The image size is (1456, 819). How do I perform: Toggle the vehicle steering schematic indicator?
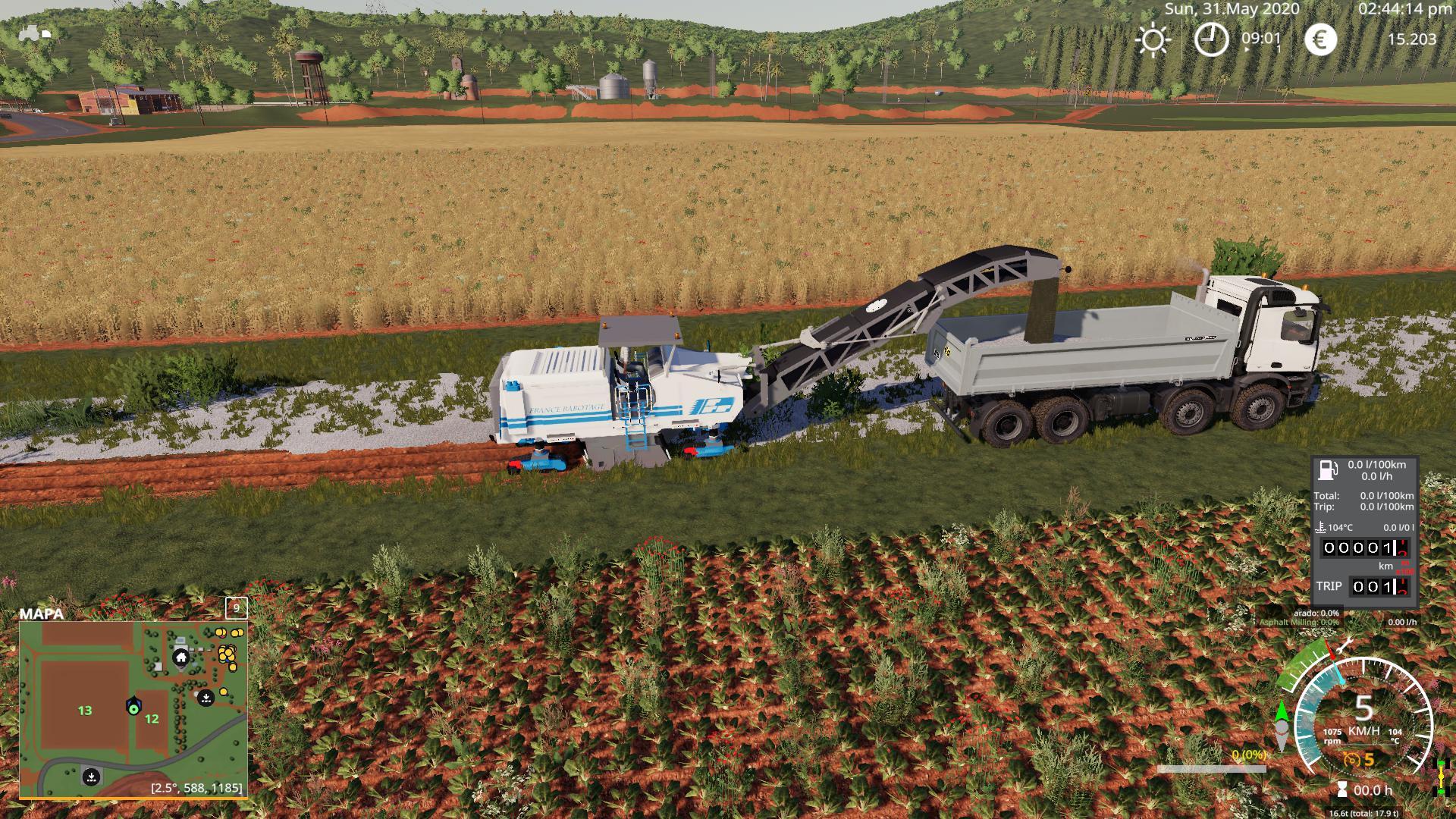(x=1442, y=777)
